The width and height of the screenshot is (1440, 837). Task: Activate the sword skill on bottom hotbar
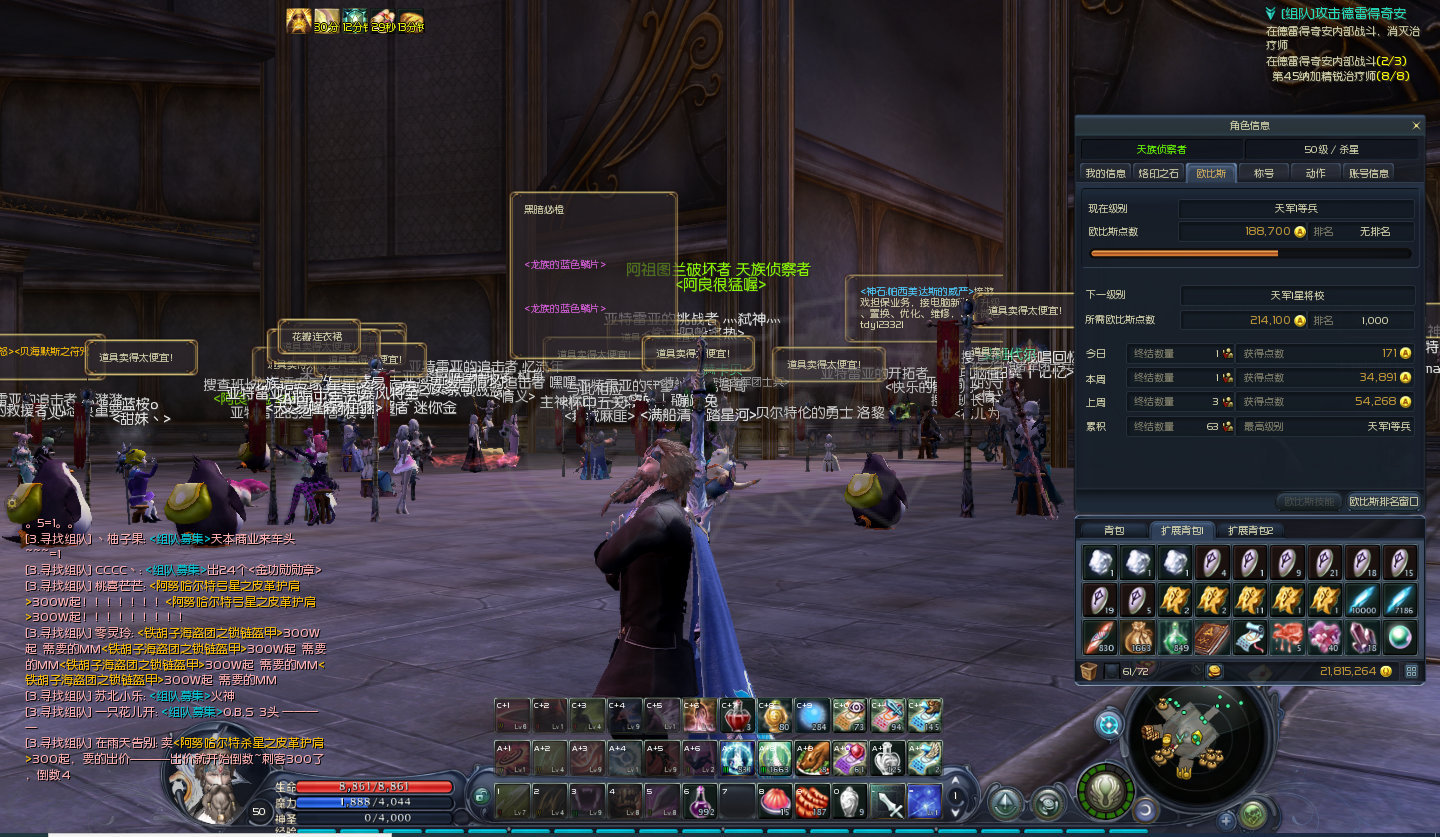(x=887, y=802)
